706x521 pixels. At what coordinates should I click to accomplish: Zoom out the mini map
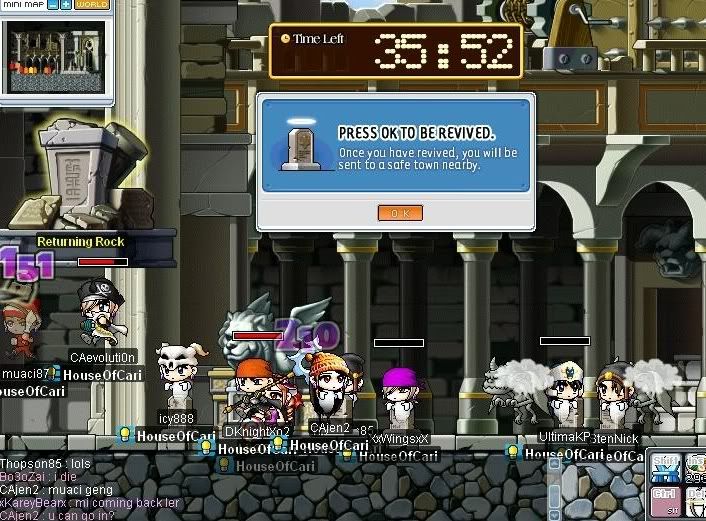point(52,5)
